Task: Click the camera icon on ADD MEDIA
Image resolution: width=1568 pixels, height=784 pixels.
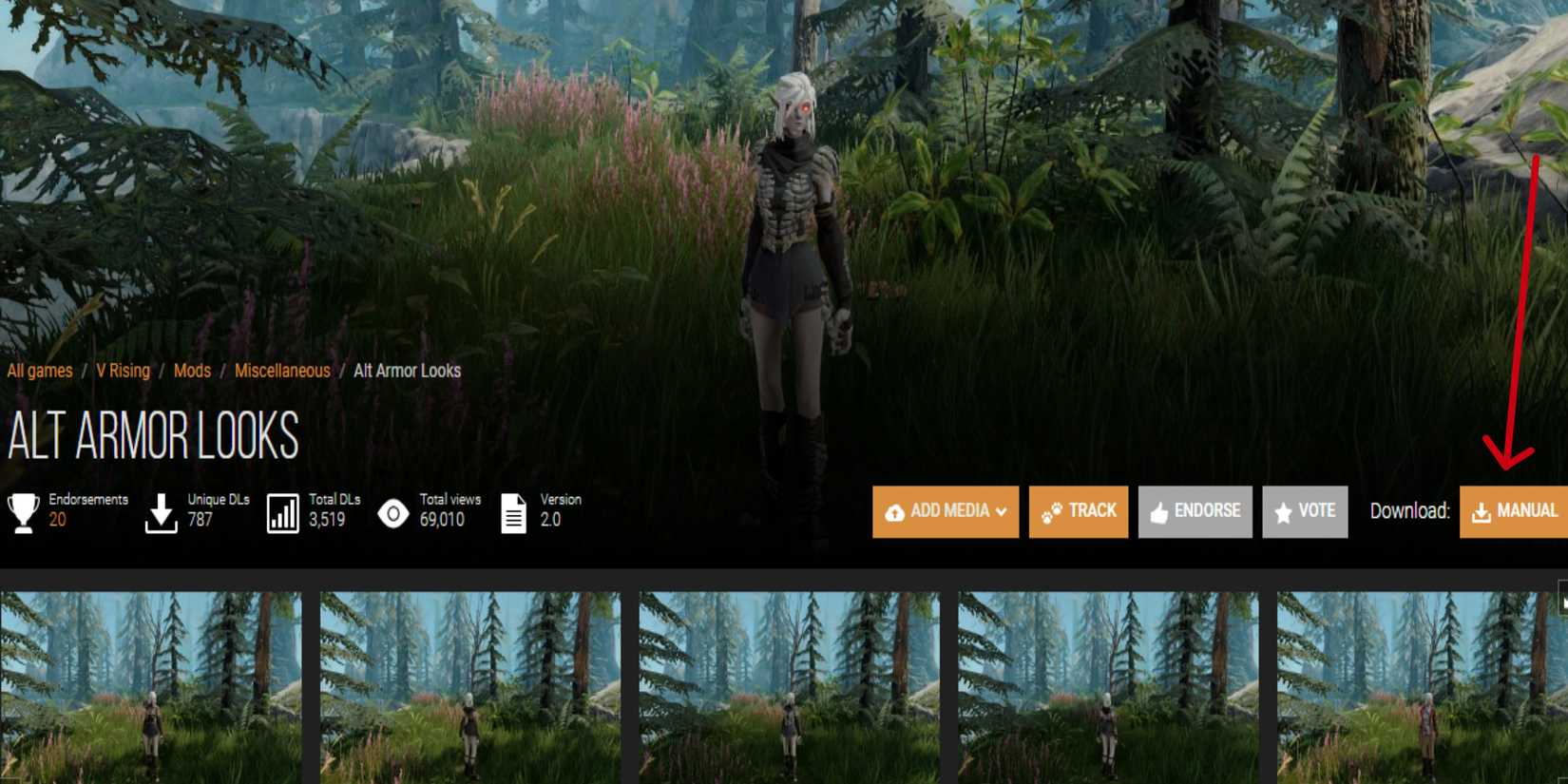Action: (x=896, y=511)
